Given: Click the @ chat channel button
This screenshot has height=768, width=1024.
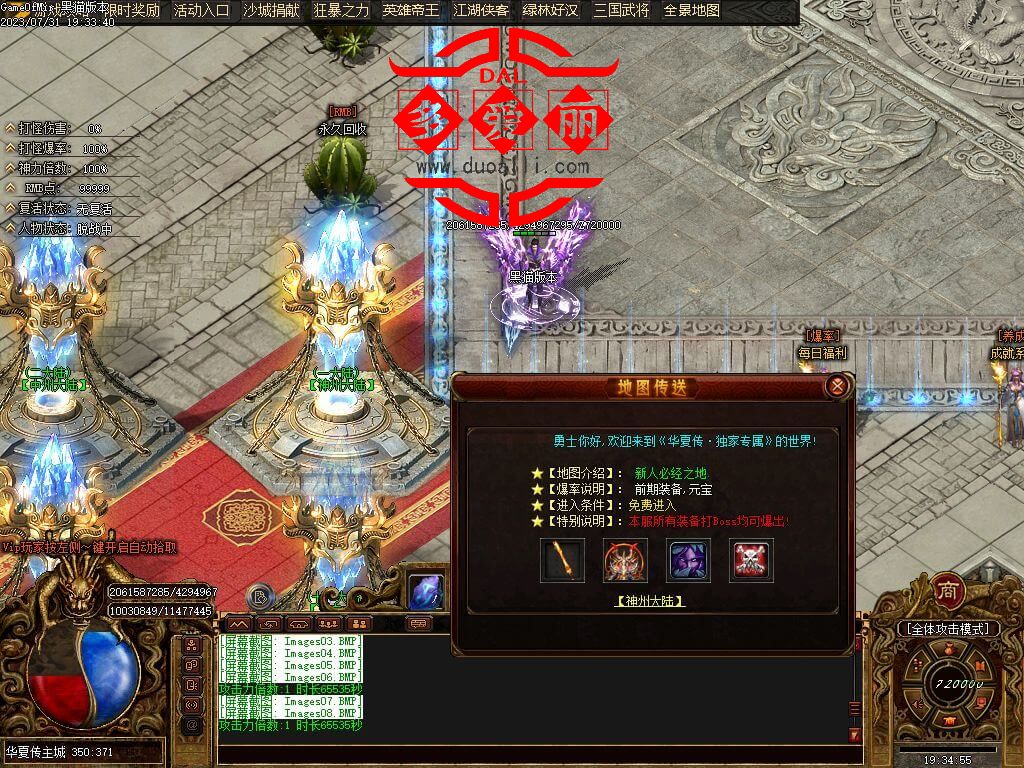Looking at the screenshot, I should [x=192, y=724].
